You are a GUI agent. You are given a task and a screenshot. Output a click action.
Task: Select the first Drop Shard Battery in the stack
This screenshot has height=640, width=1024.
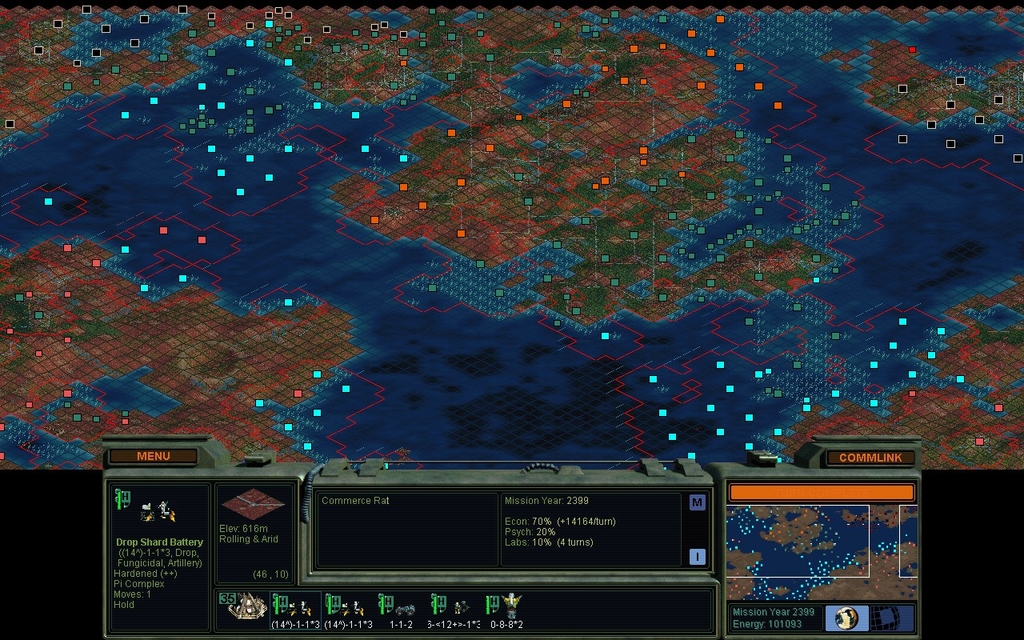[294, 608]
